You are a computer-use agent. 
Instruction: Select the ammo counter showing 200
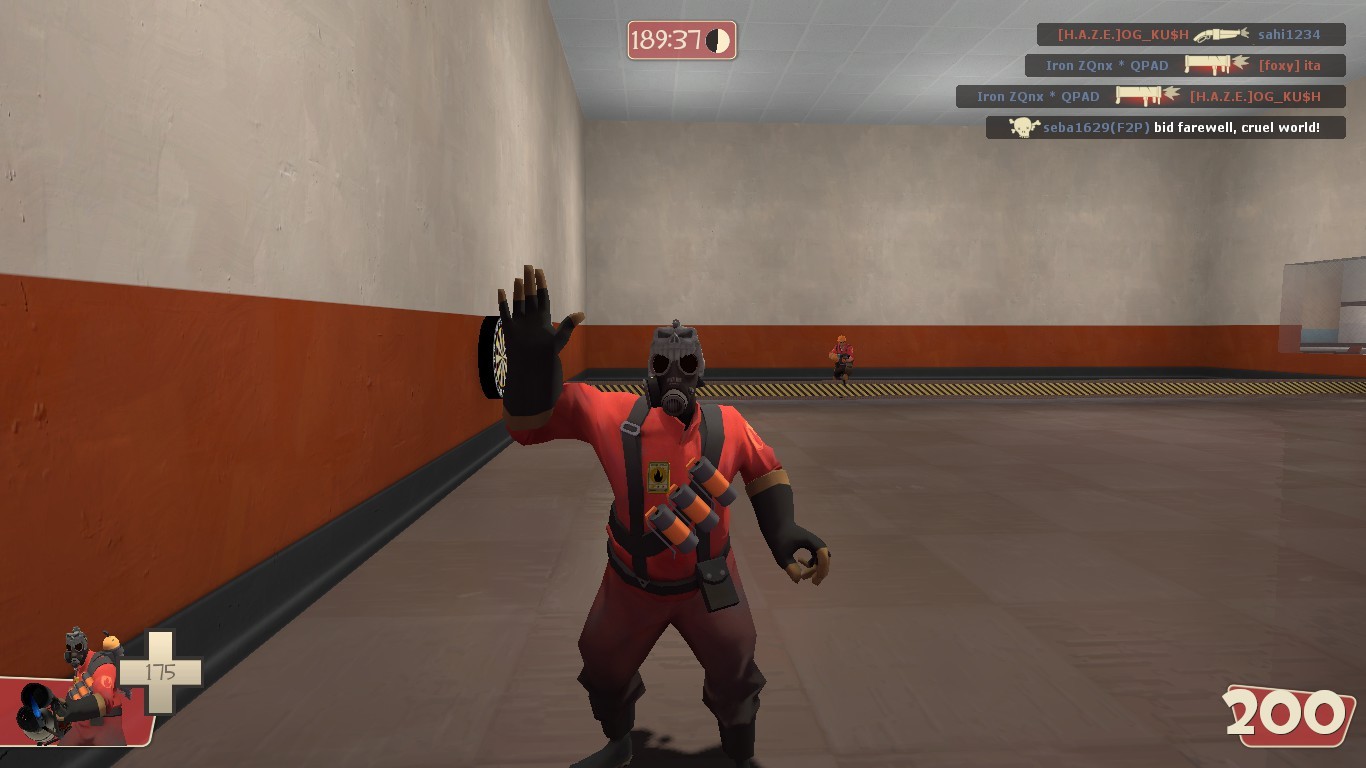point(1289,714)
